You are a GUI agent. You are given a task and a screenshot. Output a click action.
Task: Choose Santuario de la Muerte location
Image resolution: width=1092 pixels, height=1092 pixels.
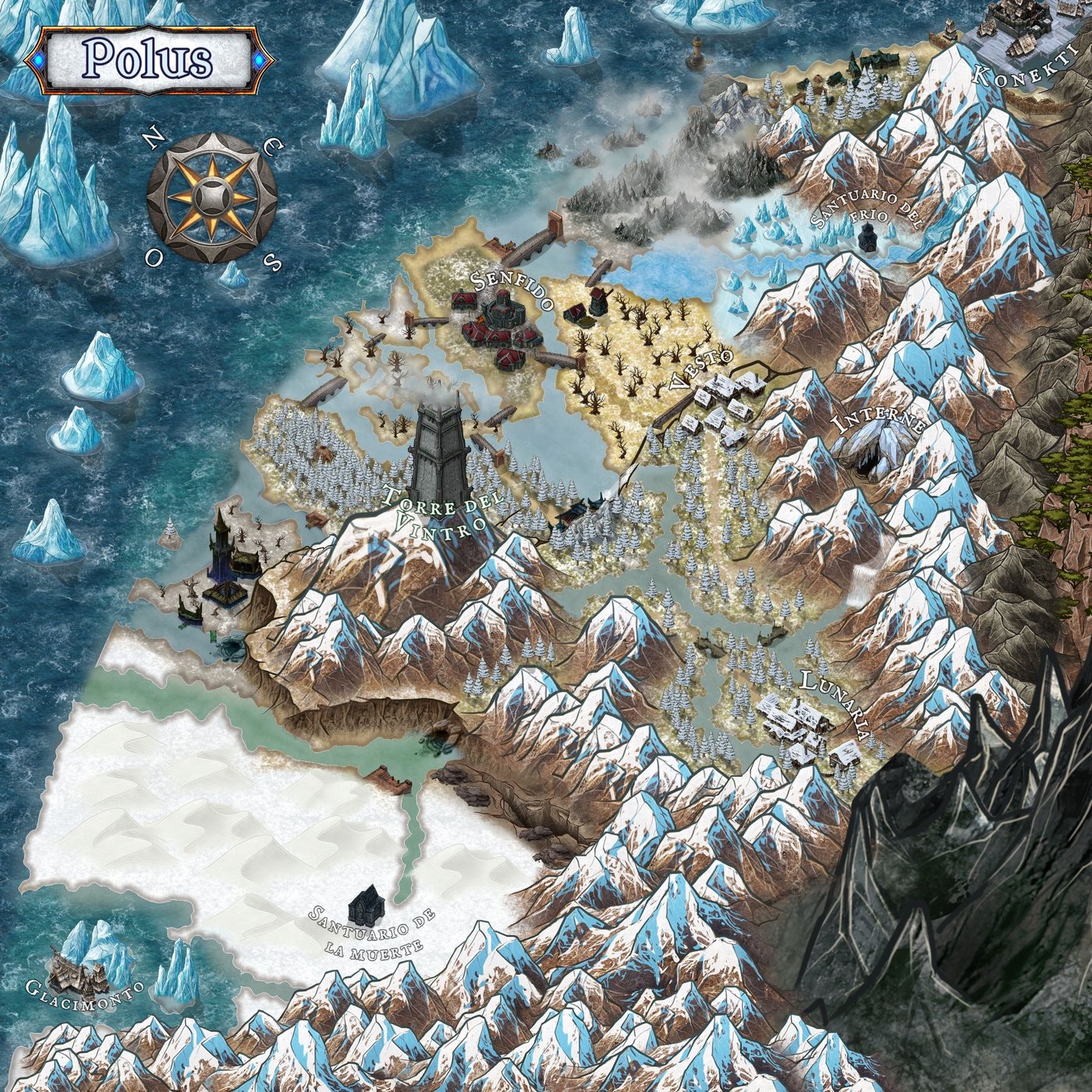click(x=367, y=906)
